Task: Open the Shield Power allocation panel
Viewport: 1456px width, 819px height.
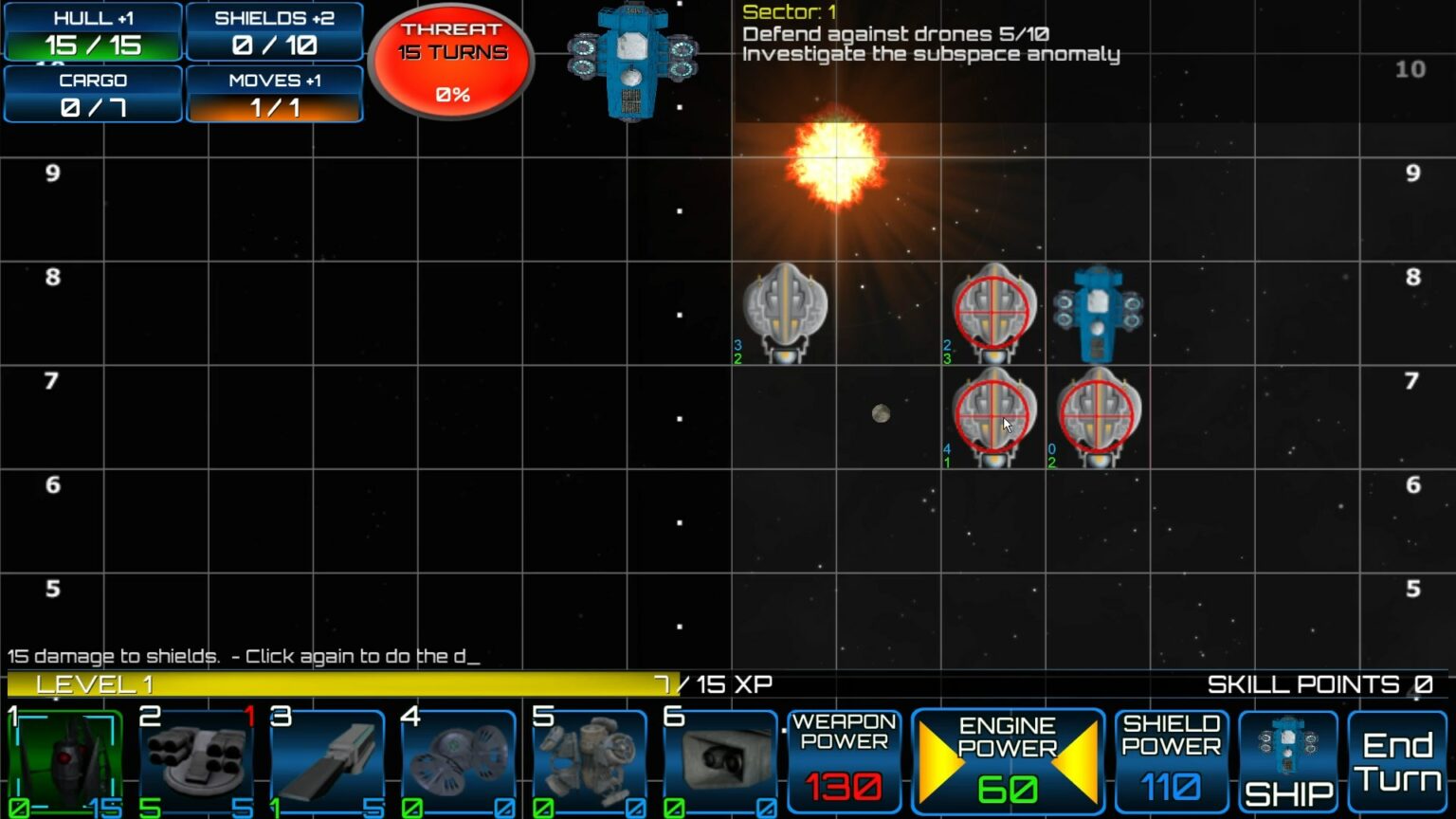Action: (x=1173, y=758)
